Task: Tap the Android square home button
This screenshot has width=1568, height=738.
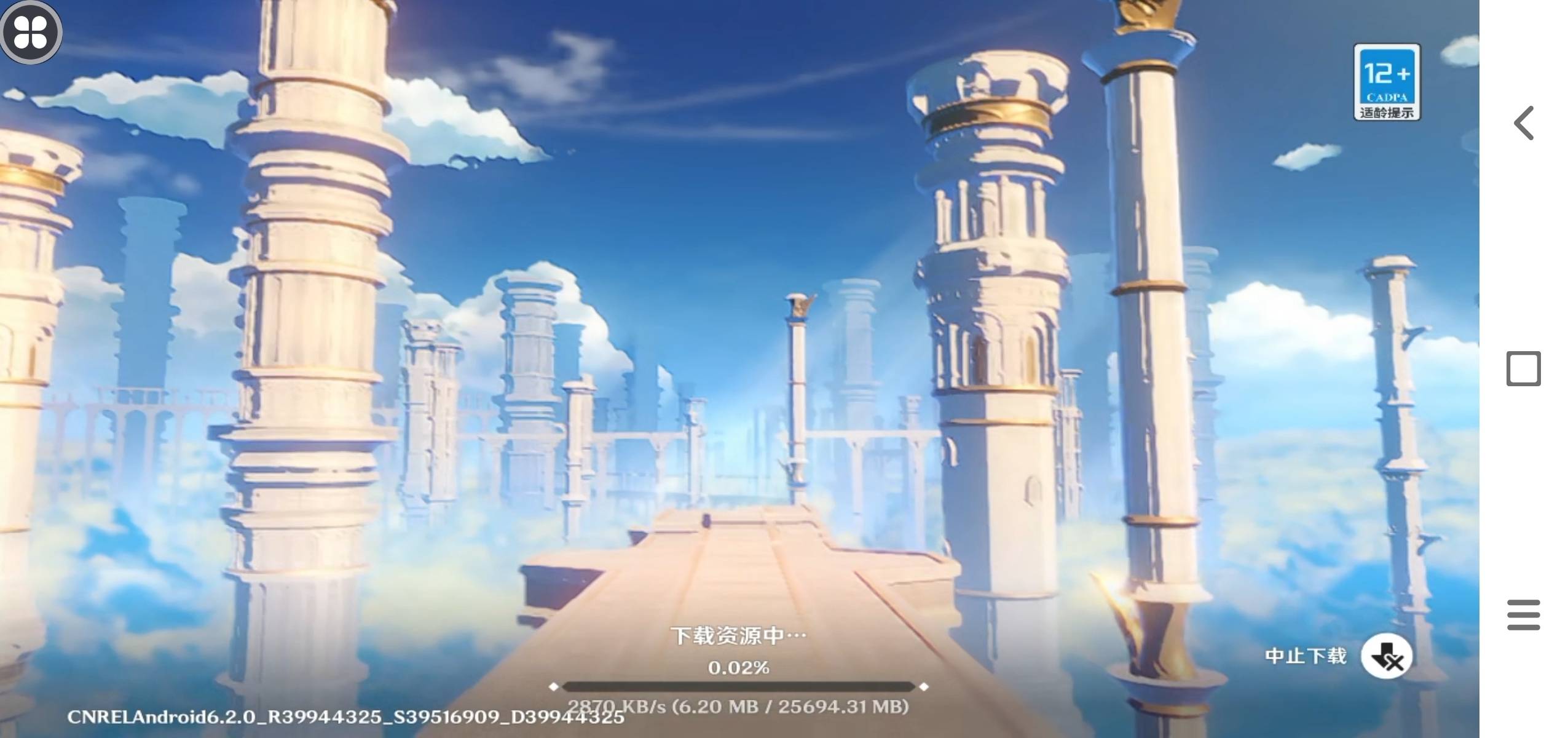Action: point(1523,369)
